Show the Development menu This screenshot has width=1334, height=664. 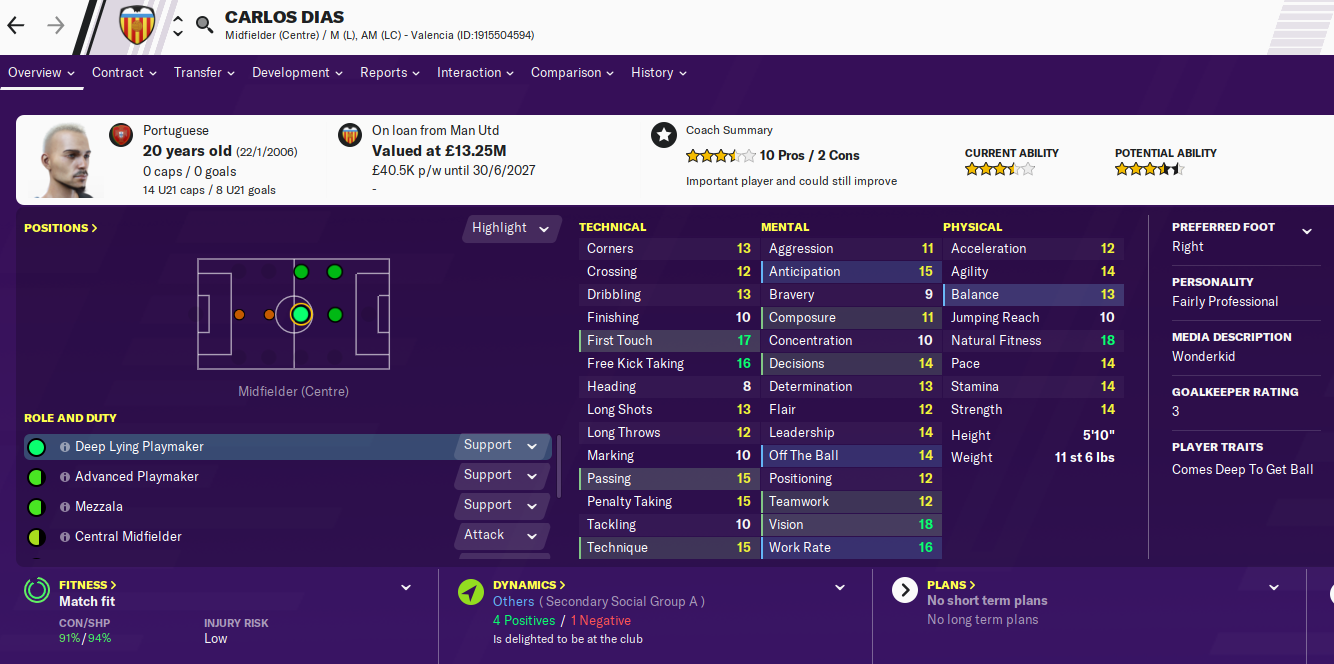tap(297, 73)
